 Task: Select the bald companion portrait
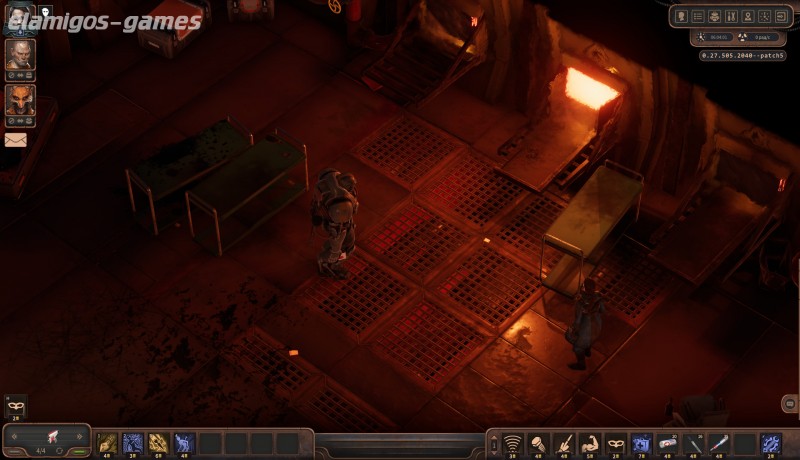click(20, 53)
